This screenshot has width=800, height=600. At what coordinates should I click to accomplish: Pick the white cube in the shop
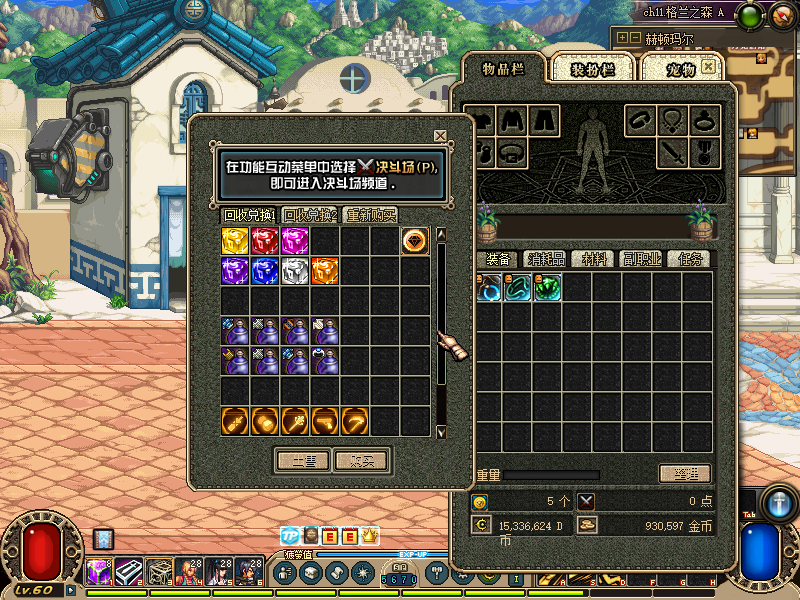tap(295, 271)
